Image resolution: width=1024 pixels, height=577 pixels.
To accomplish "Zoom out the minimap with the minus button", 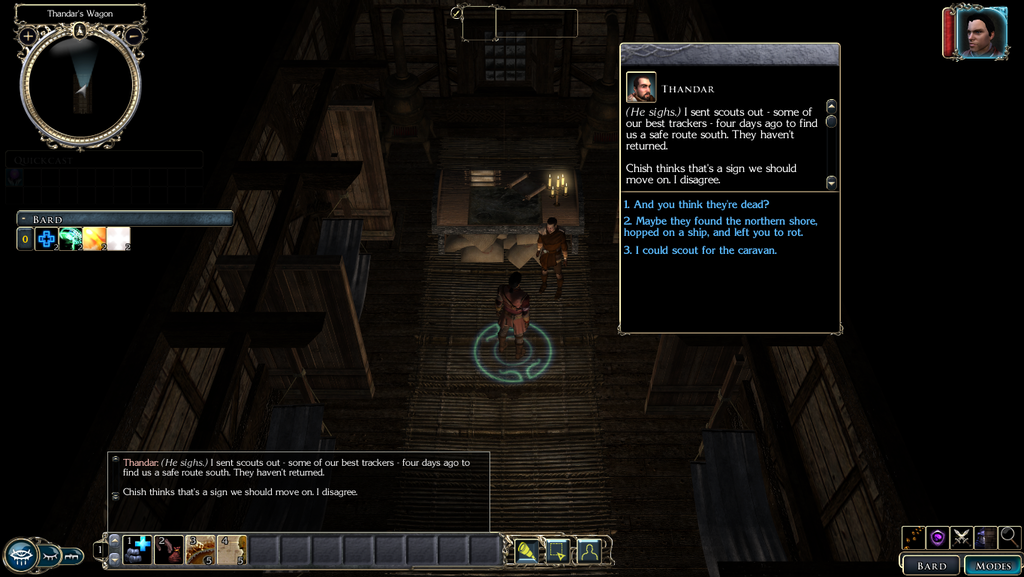I will pyautogui.click(x=133, y=36).
